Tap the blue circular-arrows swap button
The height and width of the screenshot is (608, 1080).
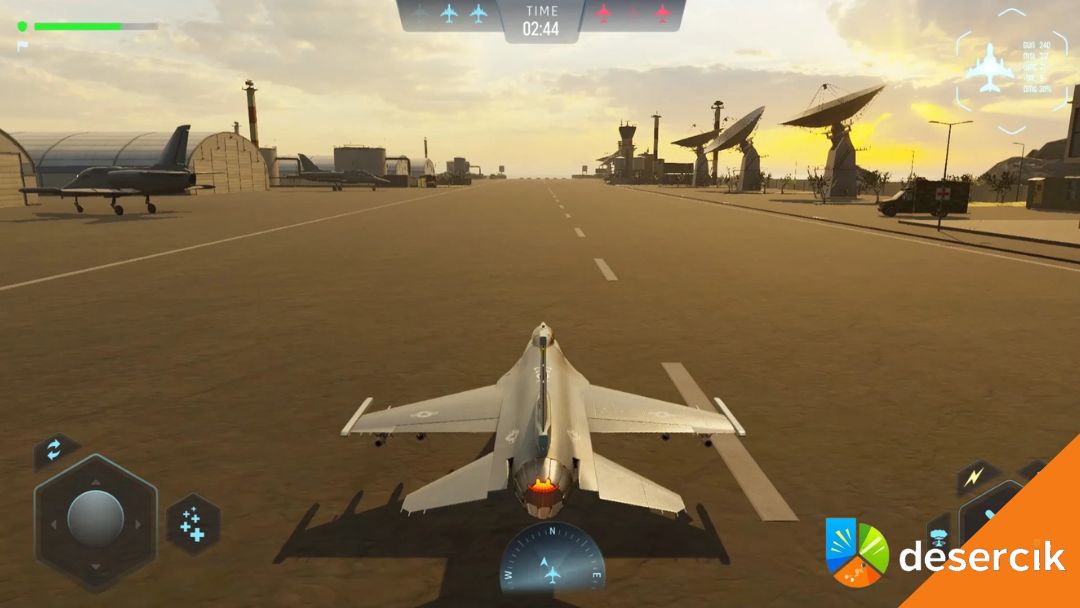point(55,450)
